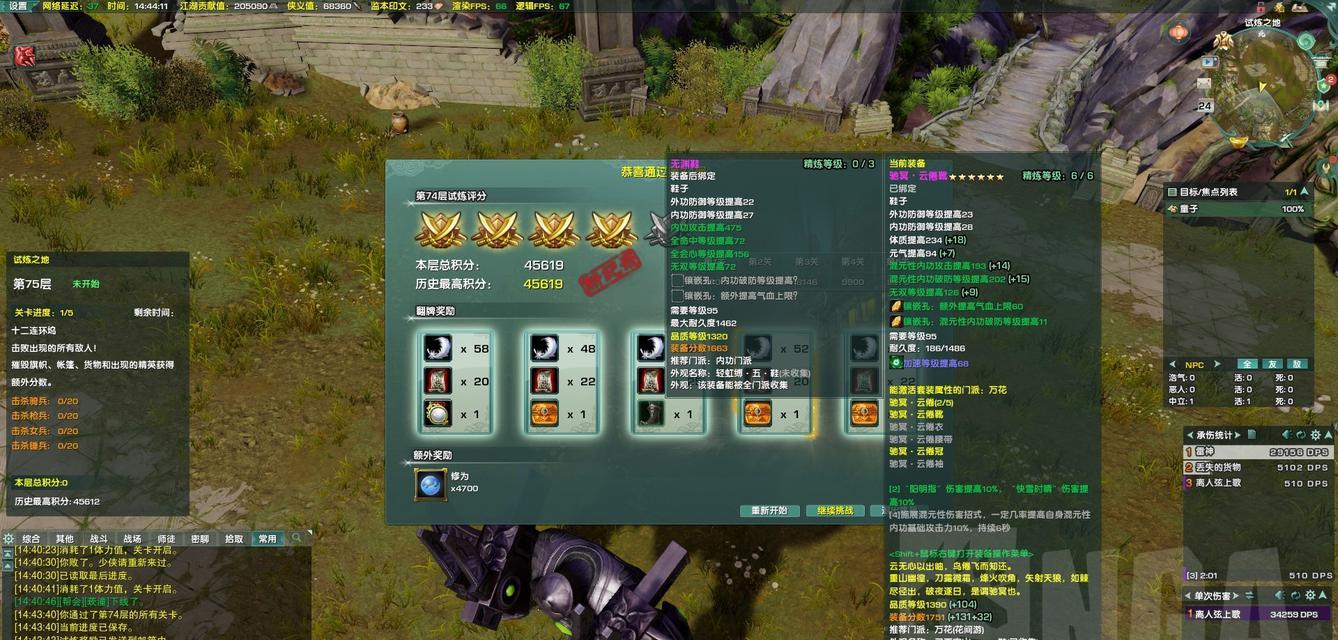Screen dimensions: 1338x640
Task: Click the chat search magnifier icon
Action: pyautogui.click(x=296, y=539)
